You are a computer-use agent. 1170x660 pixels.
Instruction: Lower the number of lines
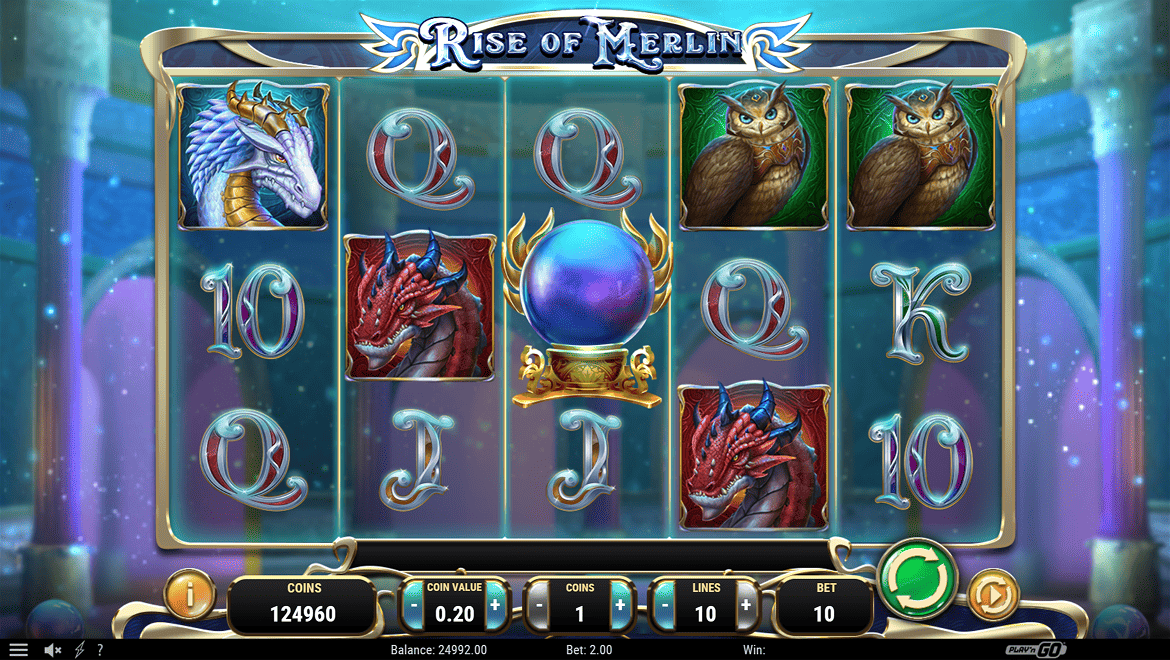665,605
